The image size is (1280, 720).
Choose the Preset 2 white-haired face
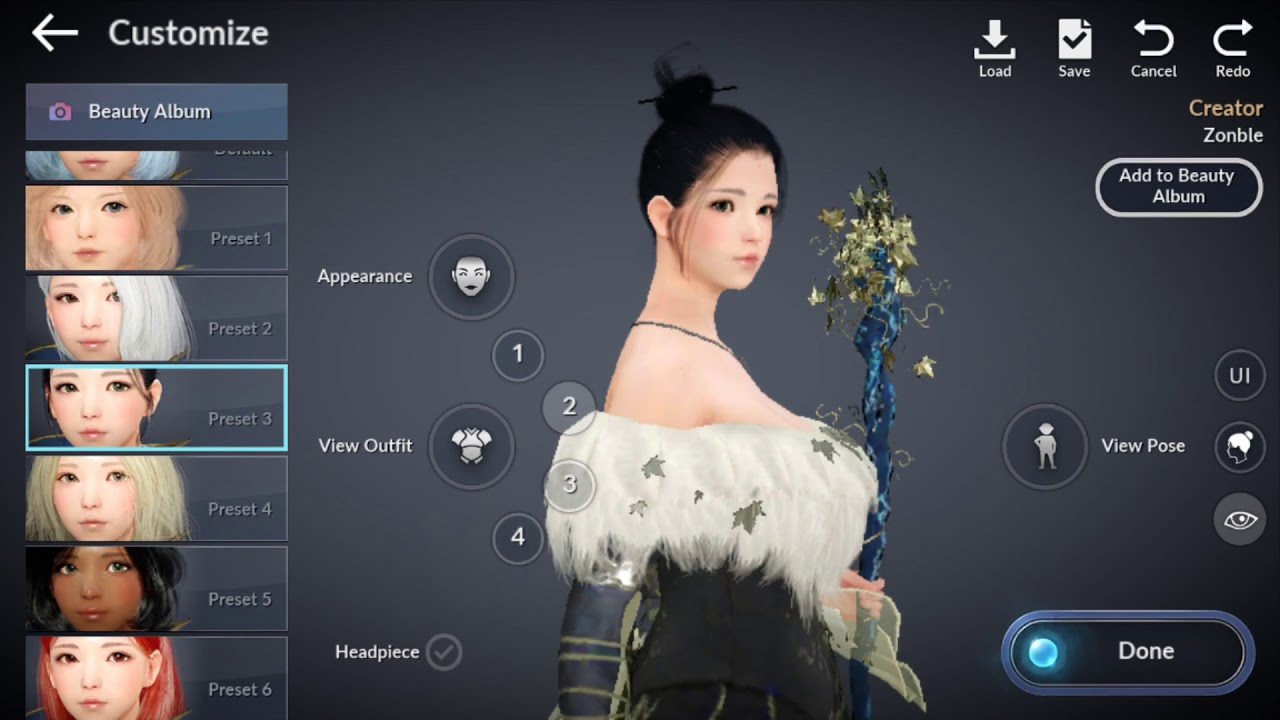pos(156,318)
